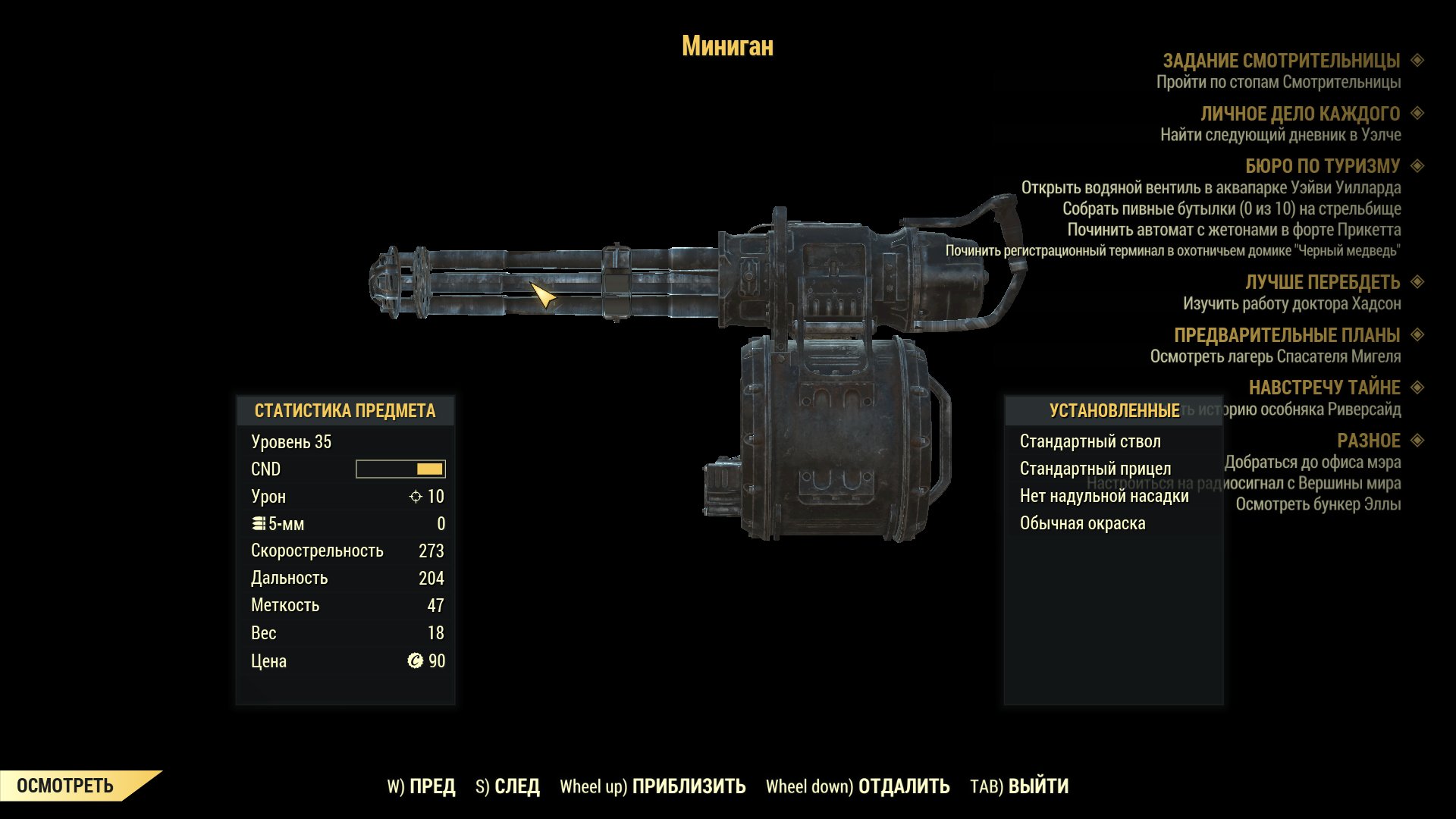
Task: Open the ЗАДАНИЕ СМОТРИТЕЛЬНИЦЫ quest tracker entry
Action: [x=1281, y=61]
